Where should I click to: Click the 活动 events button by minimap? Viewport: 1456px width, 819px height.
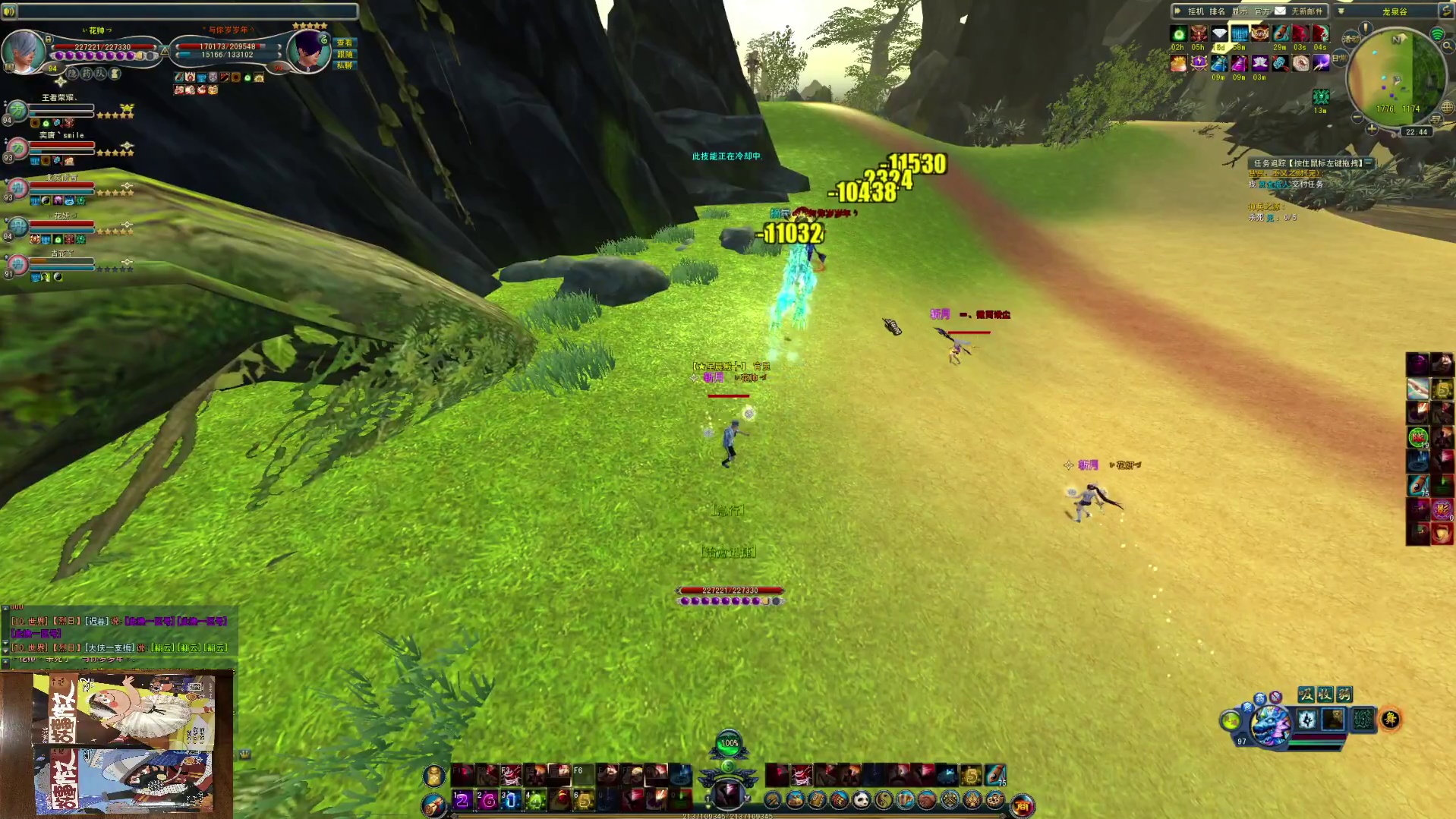click(x=1350, y=39)
